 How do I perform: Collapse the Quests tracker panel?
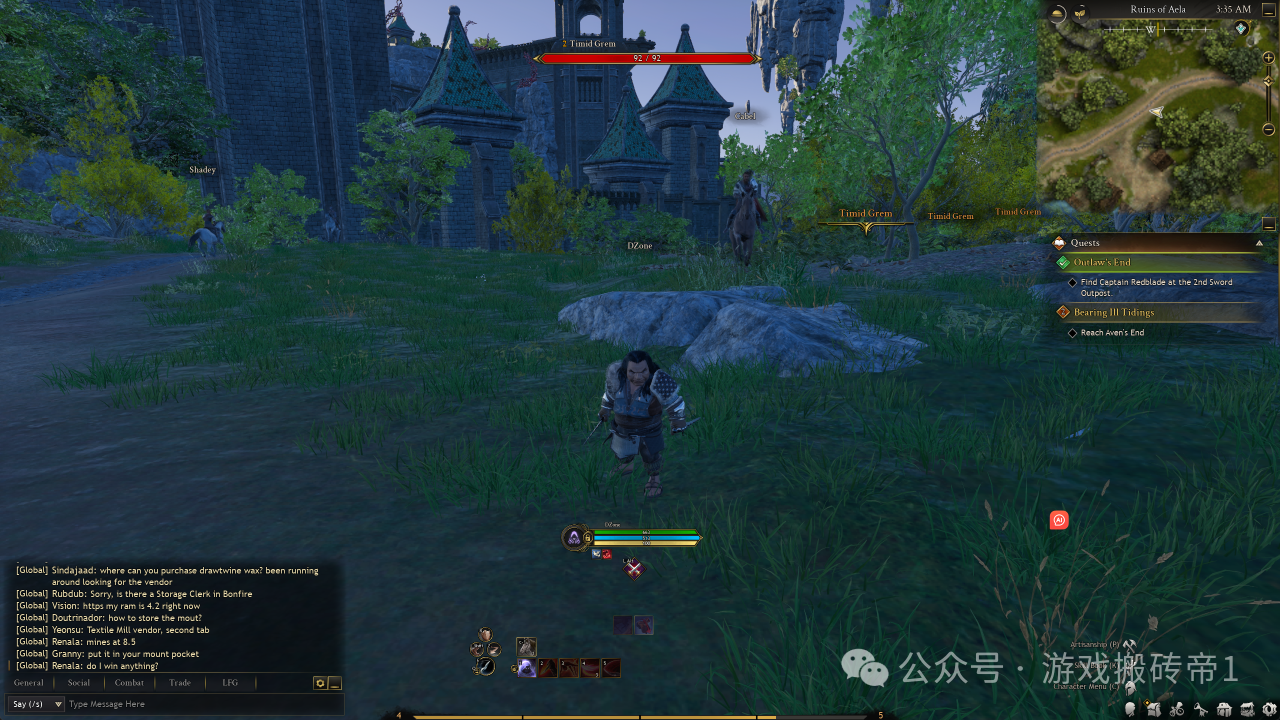[x=1259, y=243]
